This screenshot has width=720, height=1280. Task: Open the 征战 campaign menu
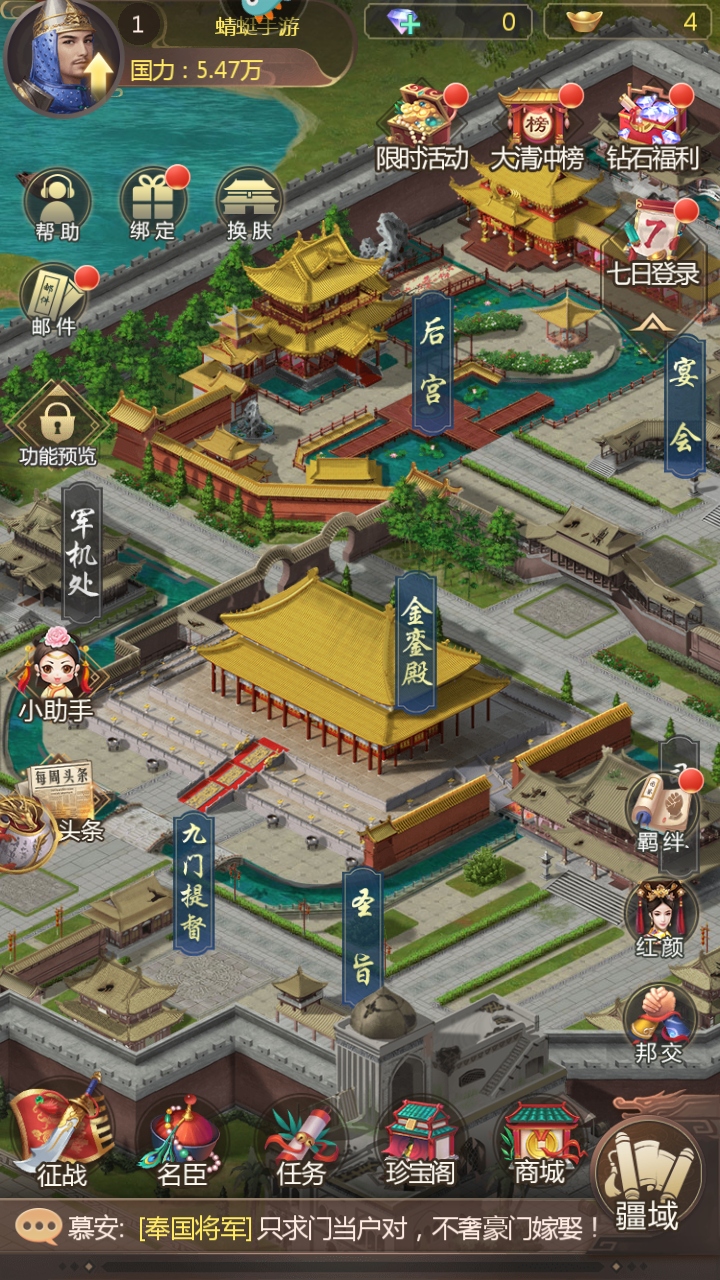pos(62,1135)
